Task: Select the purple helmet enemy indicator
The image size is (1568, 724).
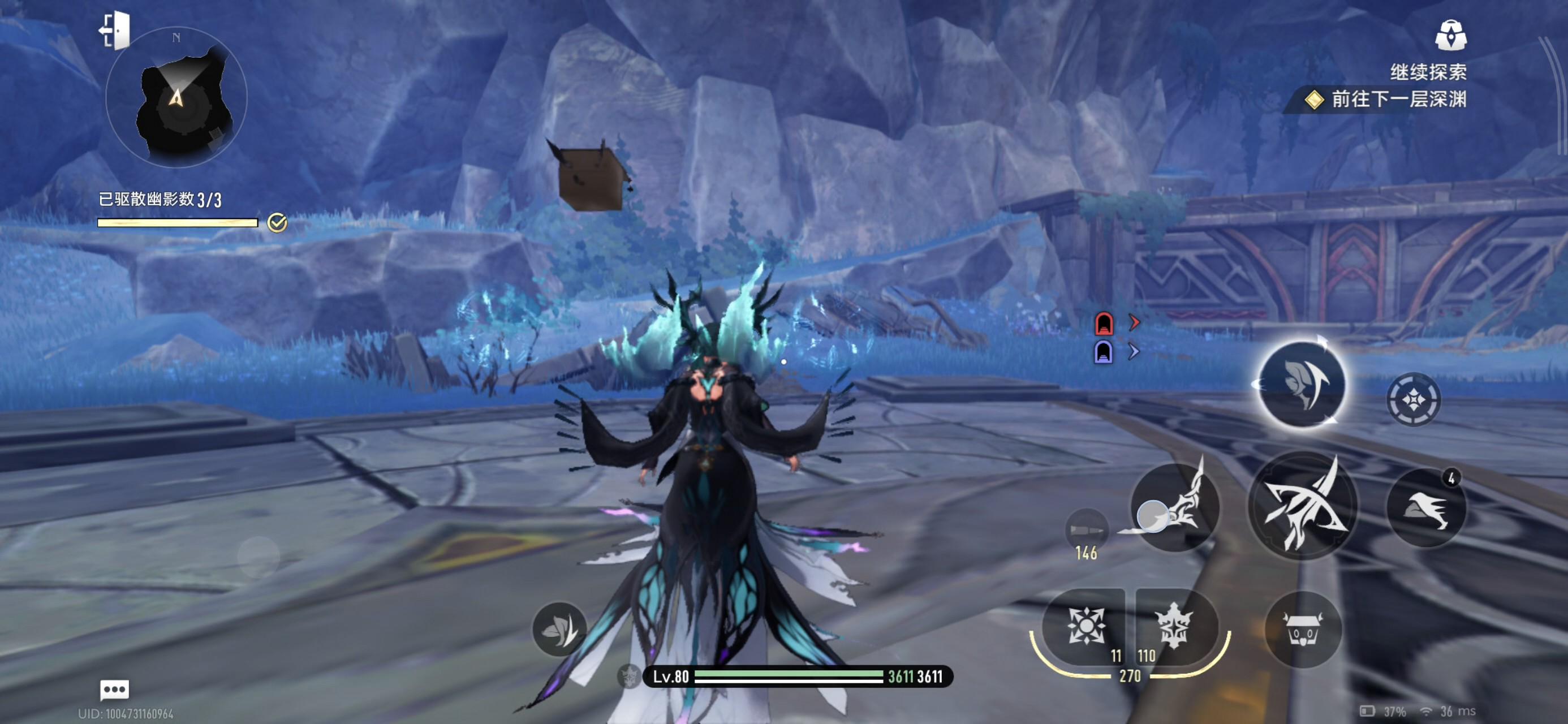Action: pos(1104,352)
